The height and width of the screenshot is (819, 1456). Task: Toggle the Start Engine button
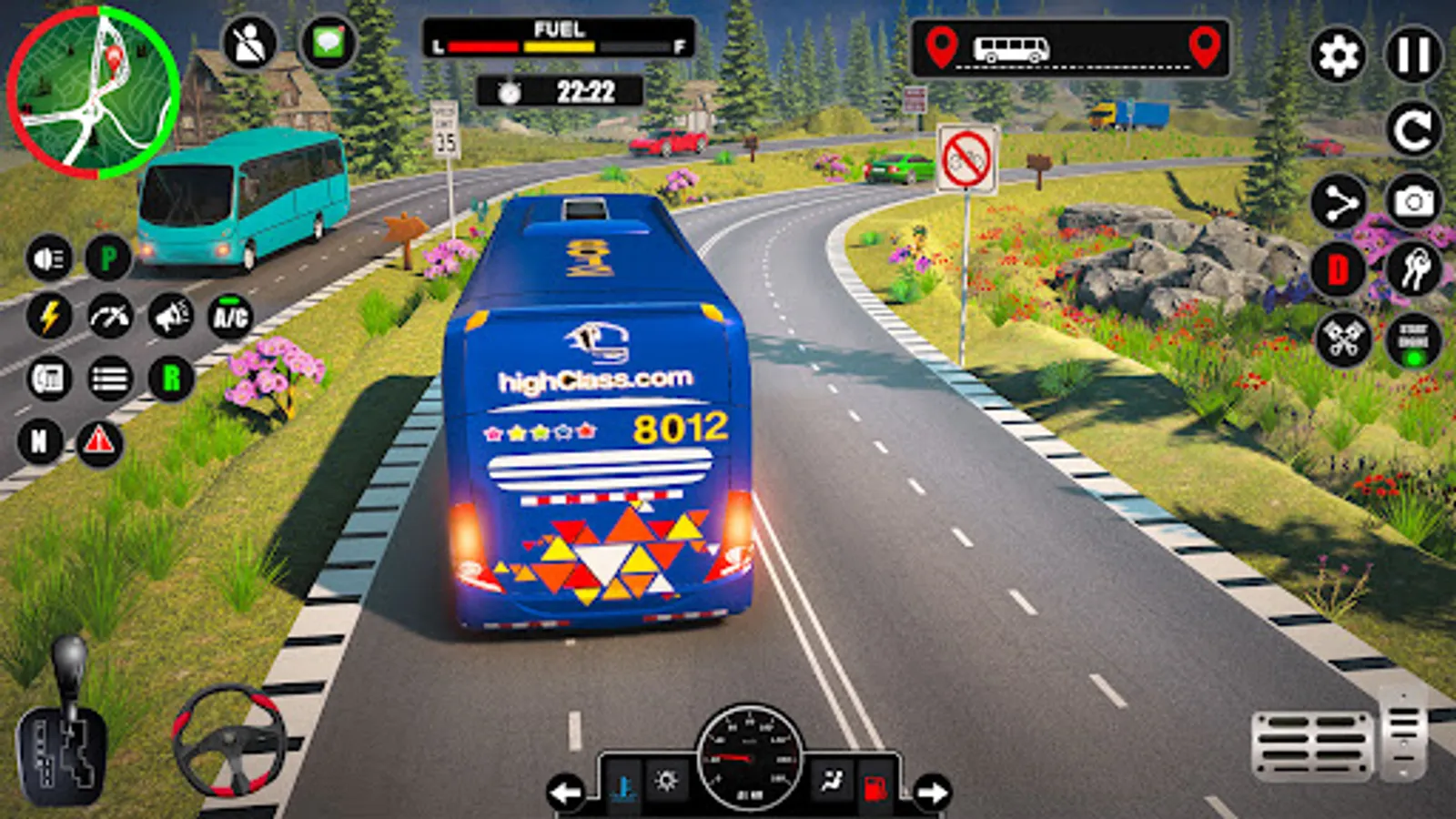pos(1413,342)
